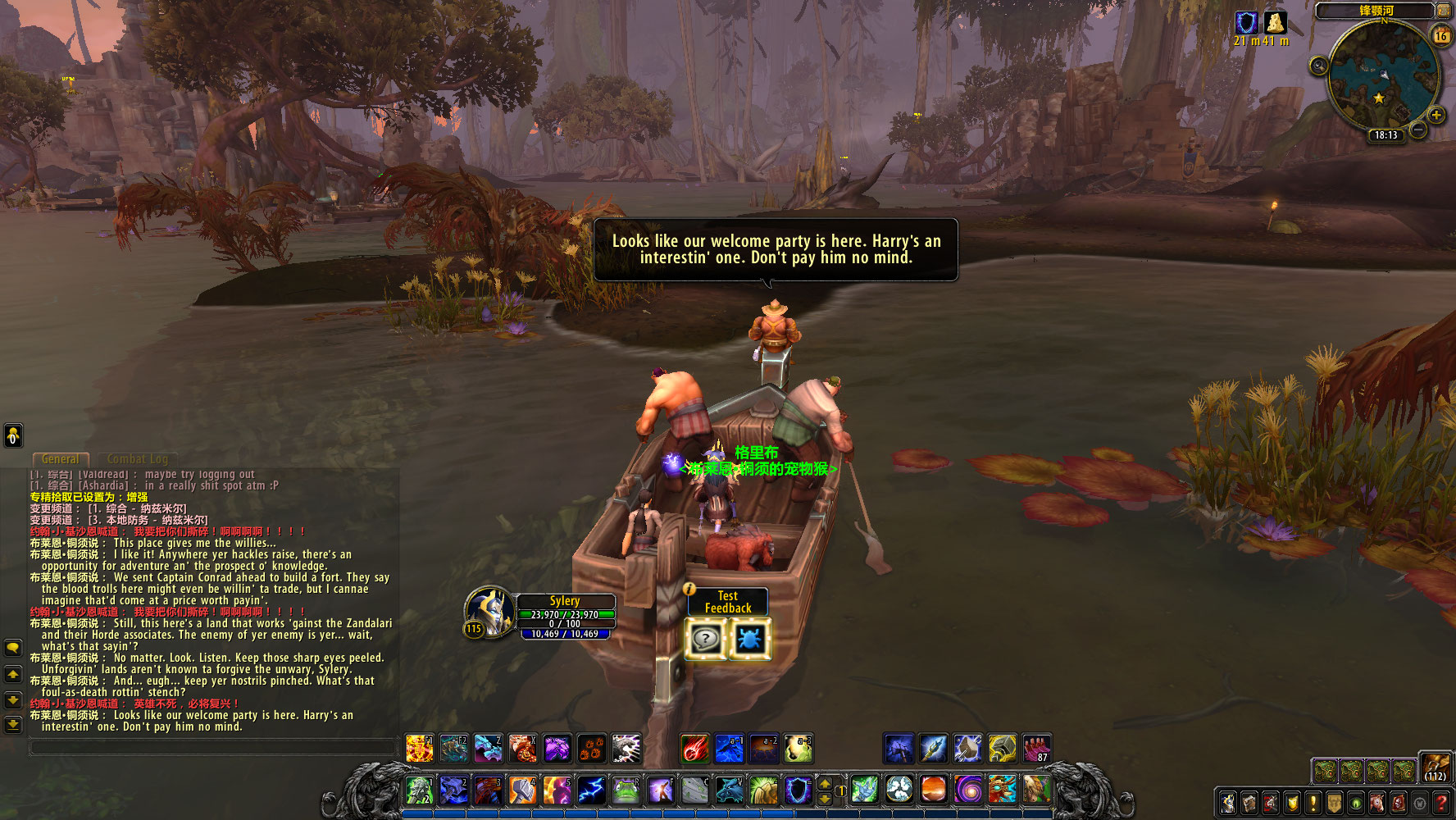Image resolution: width=1456 pixels, height=820 pixels.
Task: Report a bug with the blue bug button
Action: 748,640
